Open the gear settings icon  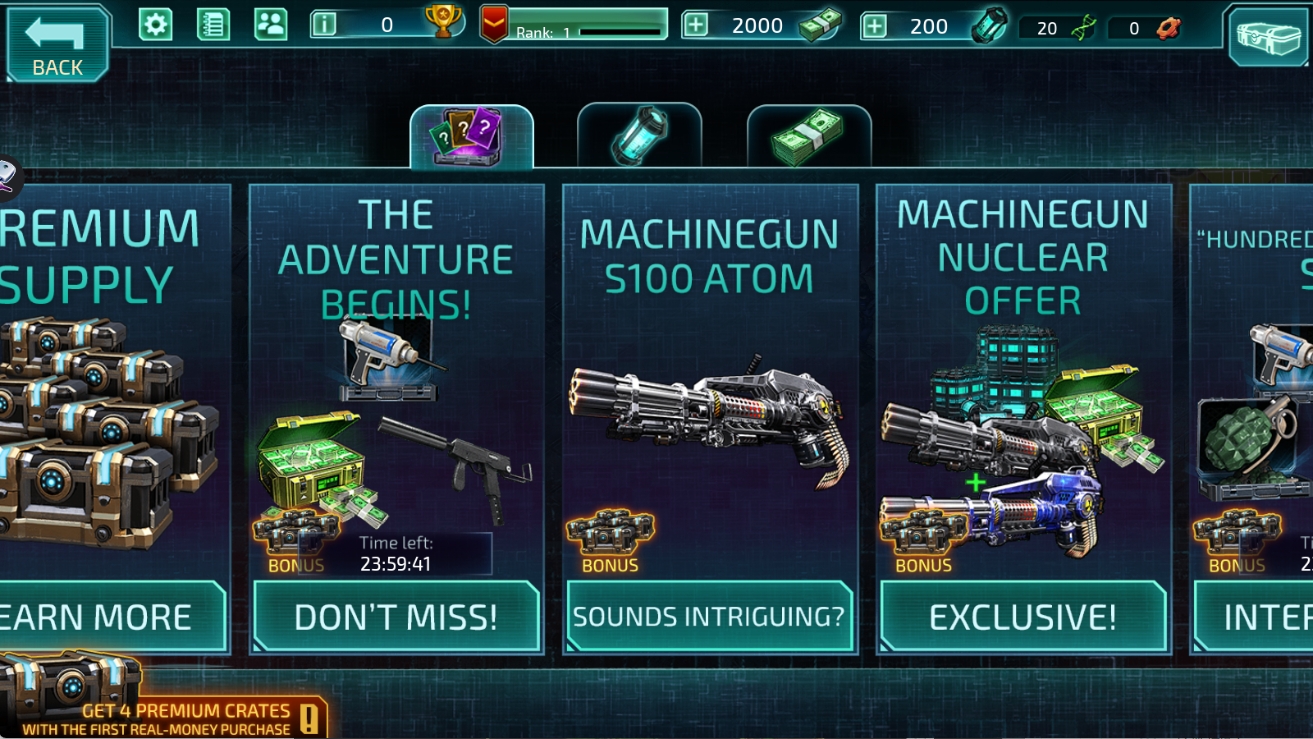tap(155, 25)
